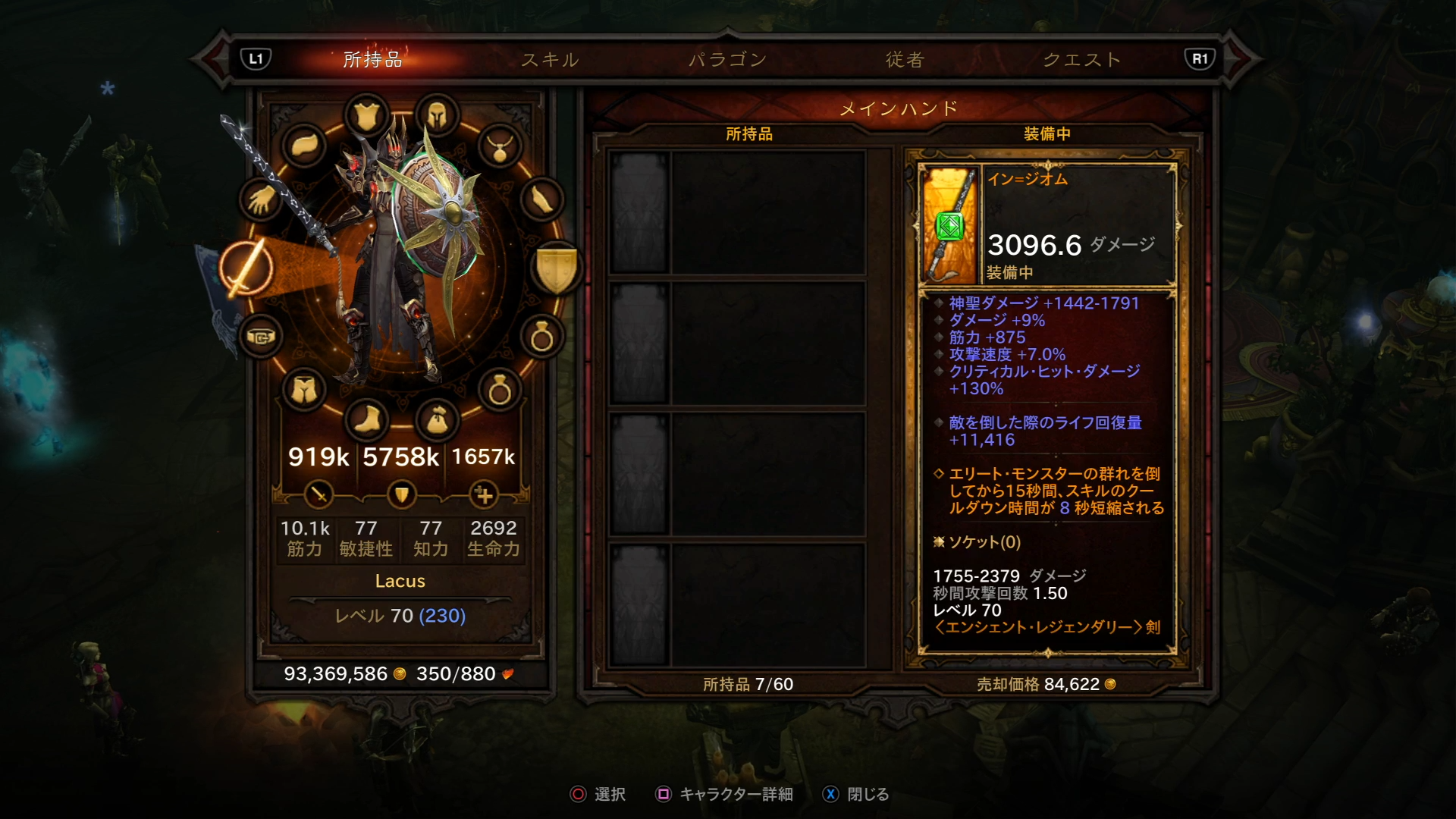
Task: Select the main hand sword slot
Action: 246,268
